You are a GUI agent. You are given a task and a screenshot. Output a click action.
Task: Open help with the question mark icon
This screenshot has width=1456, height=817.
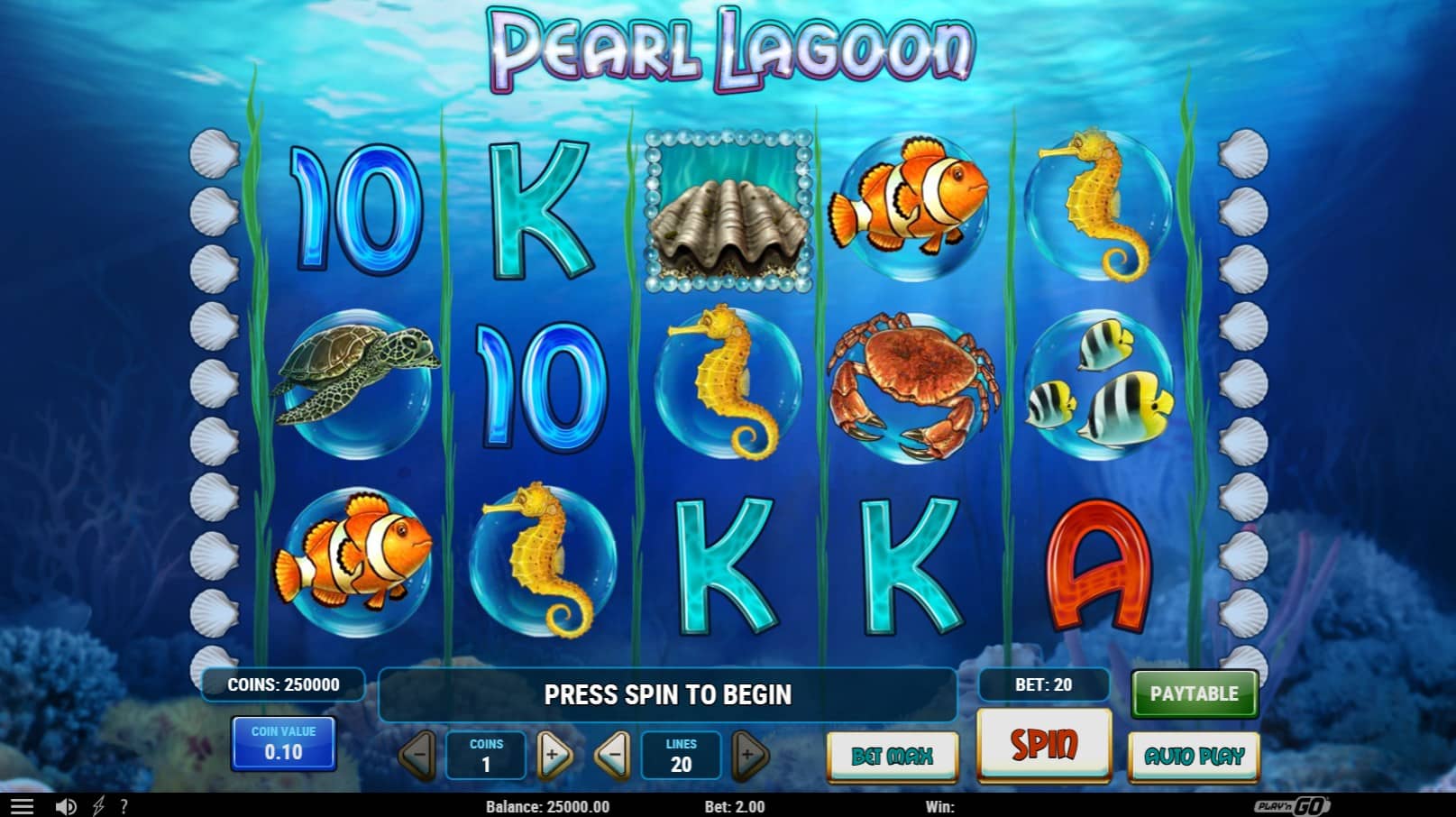(124, 806)
